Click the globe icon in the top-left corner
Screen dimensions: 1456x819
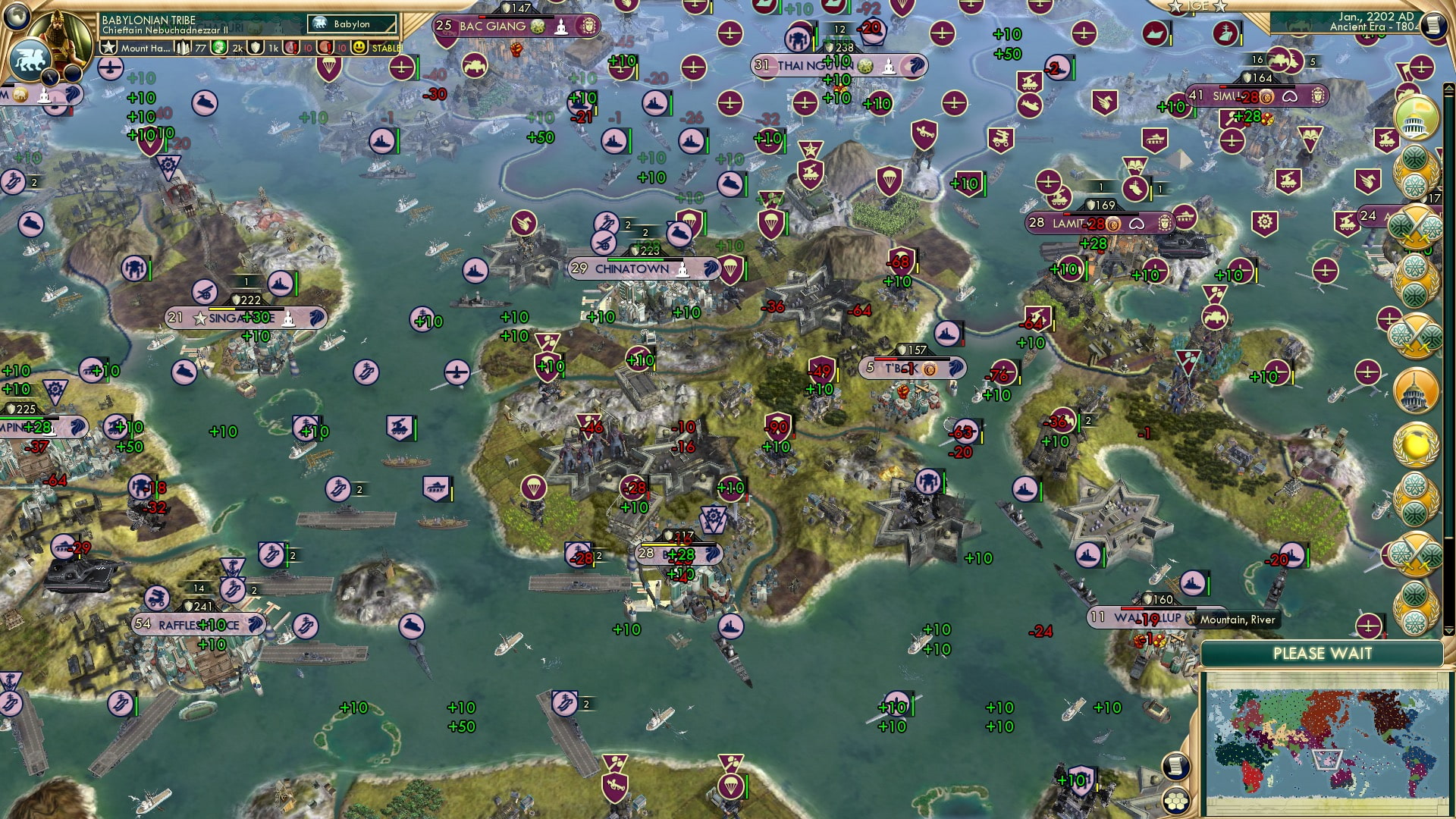[x=17, y=17]
